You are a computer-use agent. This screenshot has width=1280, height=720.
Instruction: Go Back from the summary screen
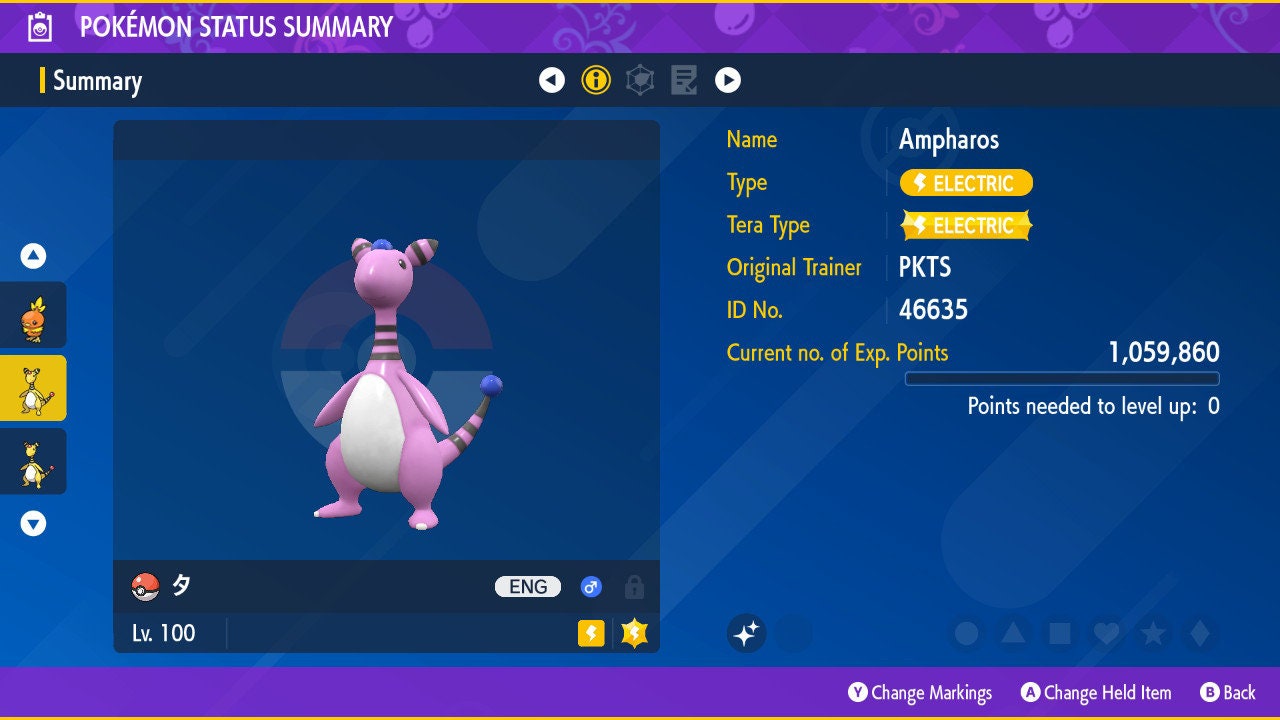coord(1228,693)
